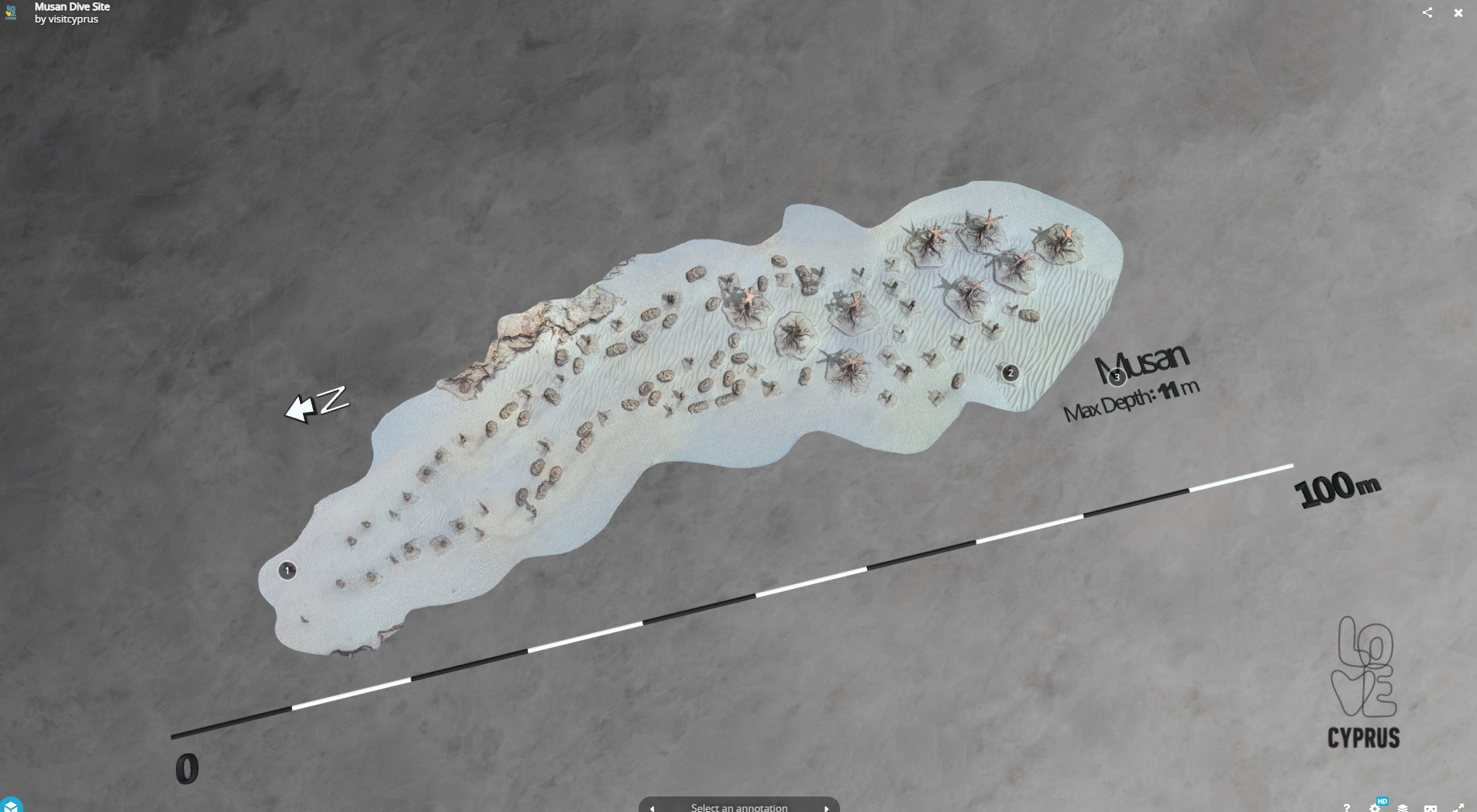Viewport: 1477px width, 812px height.
Task: Open annotation marker 1
Action: point(287,571)
